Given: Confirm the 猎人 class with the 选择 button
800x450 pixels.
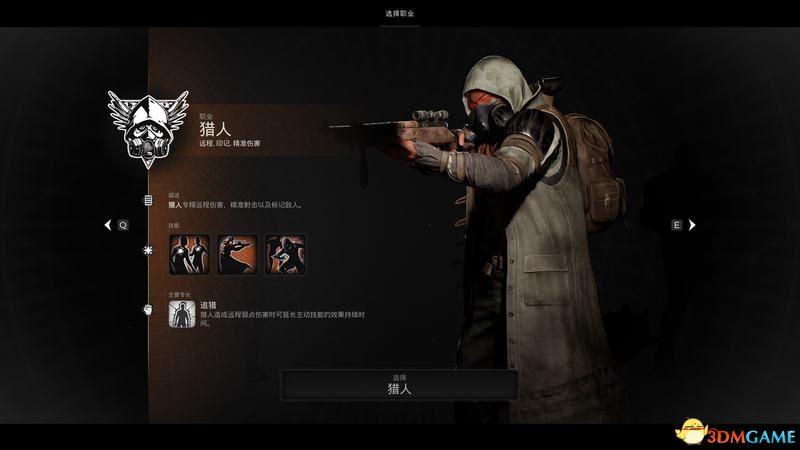Looking at the screenshot, I should (x=399, y=385).
